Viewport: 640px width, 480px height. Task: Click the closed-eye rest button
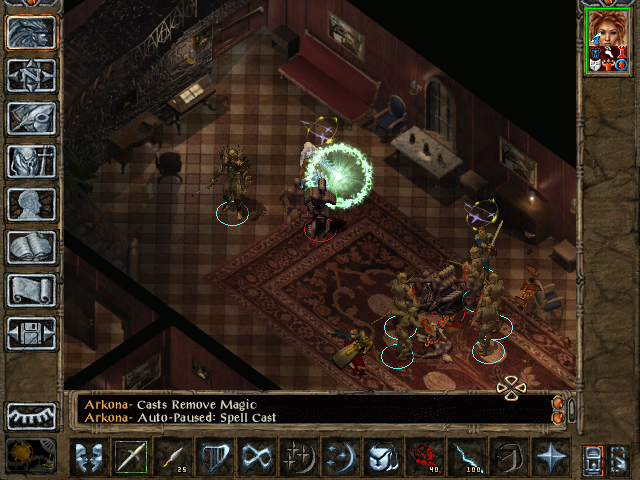pyautogui.click(x=31, y=414)
